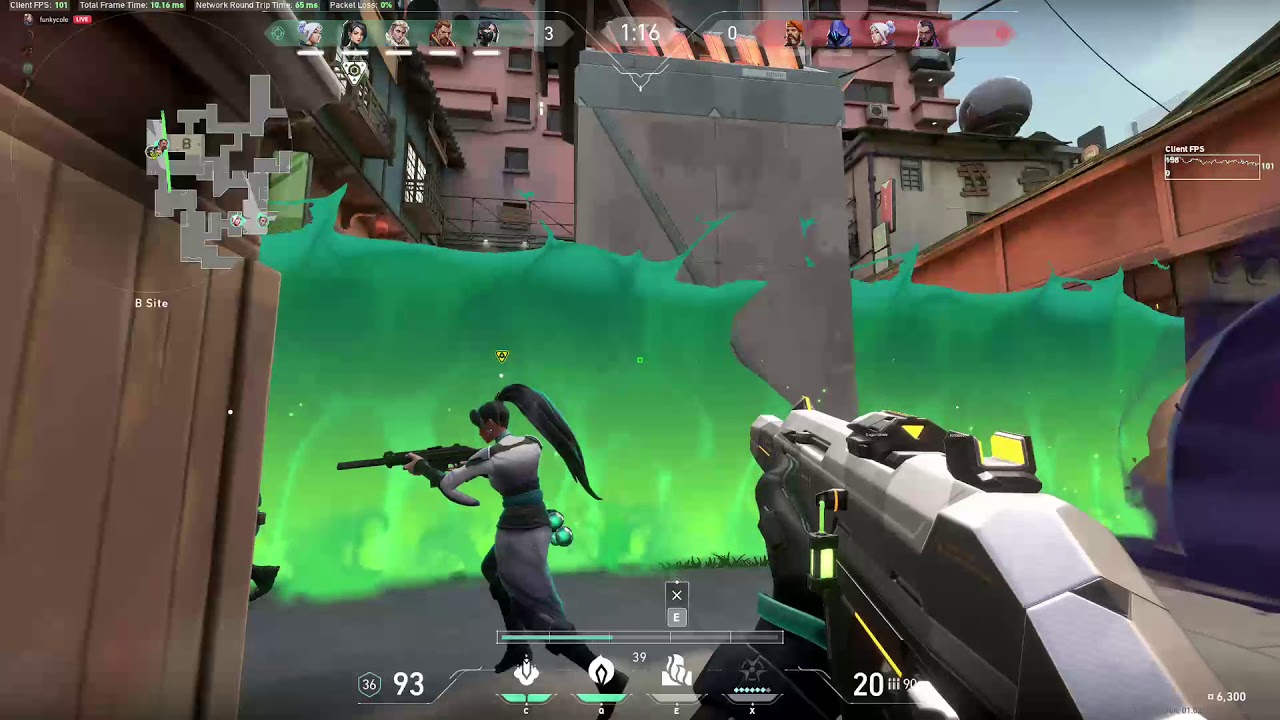Viewport: 1280px width, 720px height.
Task: Click Sage's portrait in the allied lineup
Action: 355,33
